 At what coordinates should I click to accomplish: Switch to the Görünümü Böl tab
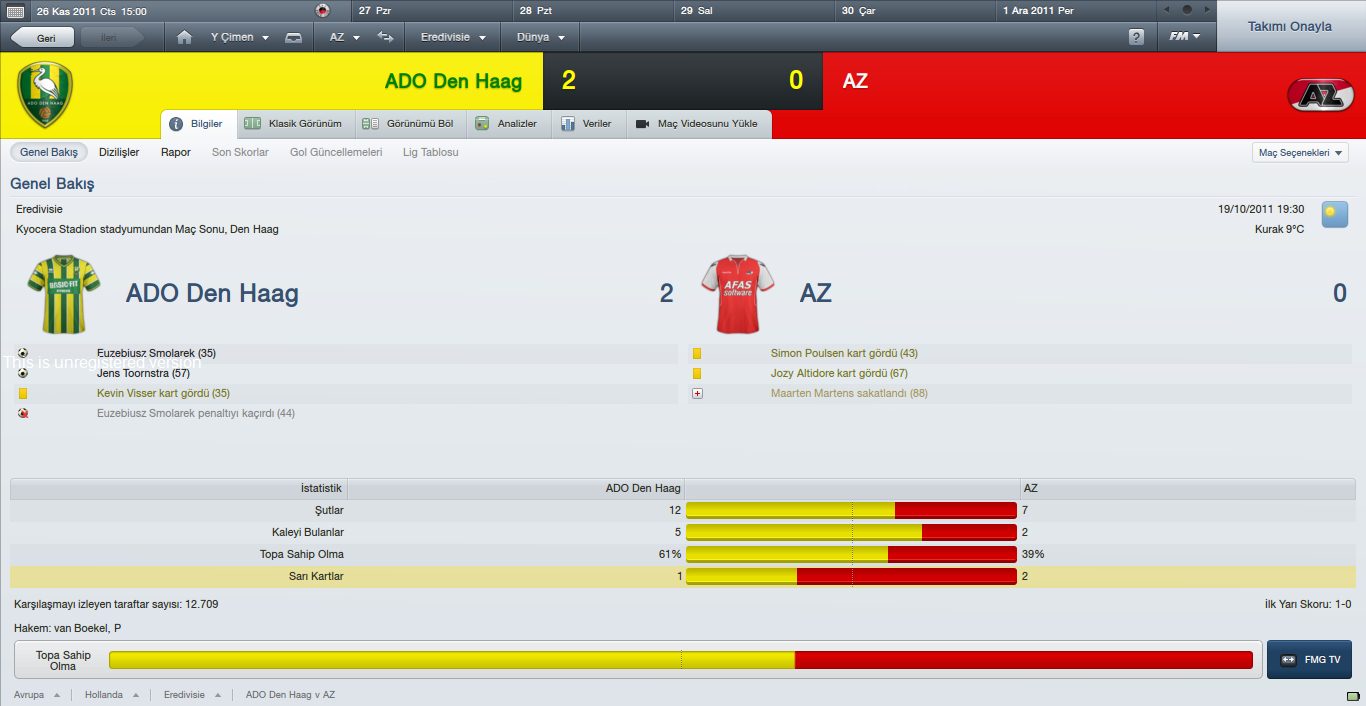(x=408, y=124)
